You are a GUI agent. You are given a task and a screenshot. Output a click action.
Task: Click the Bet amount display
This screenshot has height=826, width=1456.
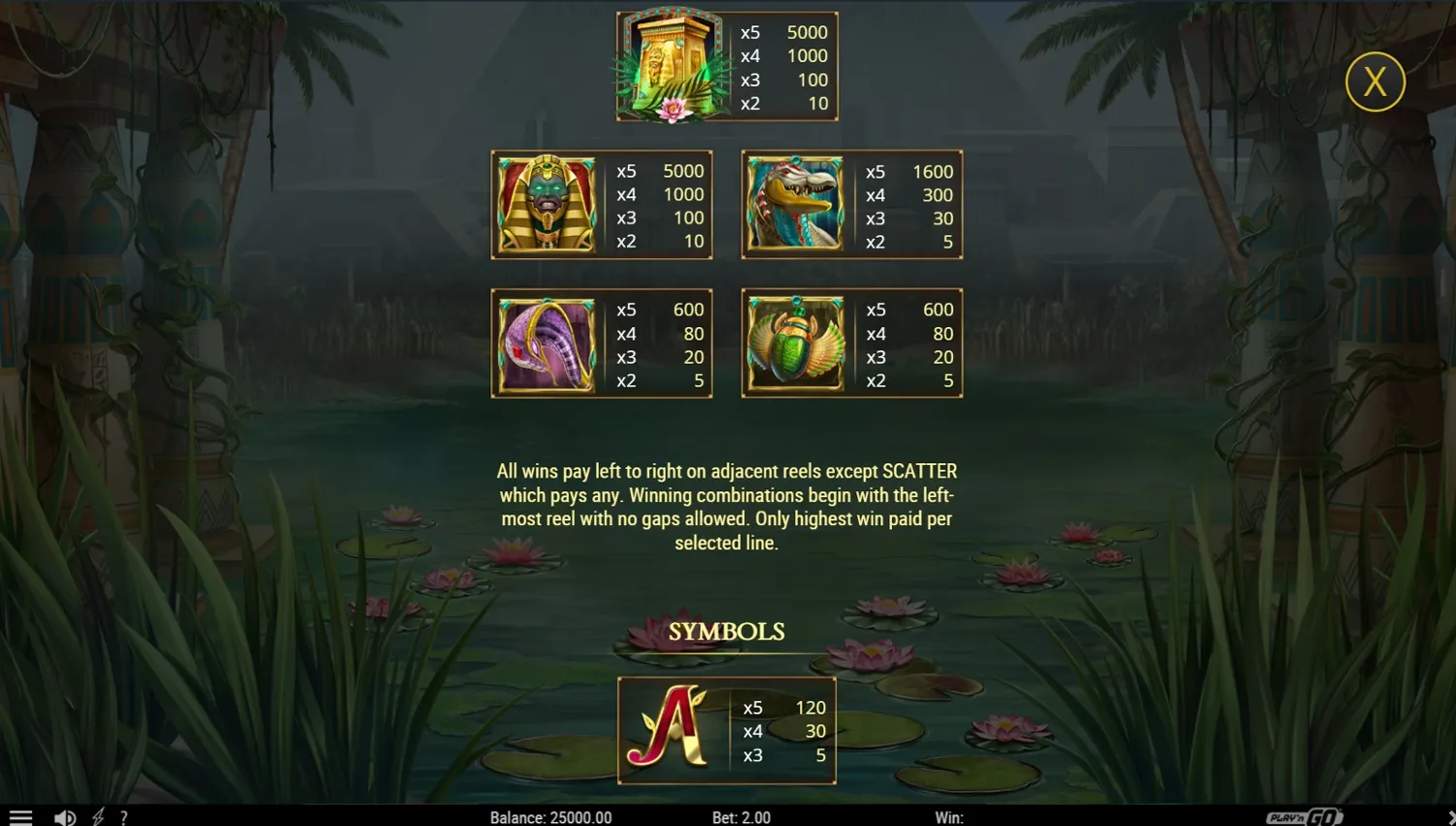coord(742,817)
